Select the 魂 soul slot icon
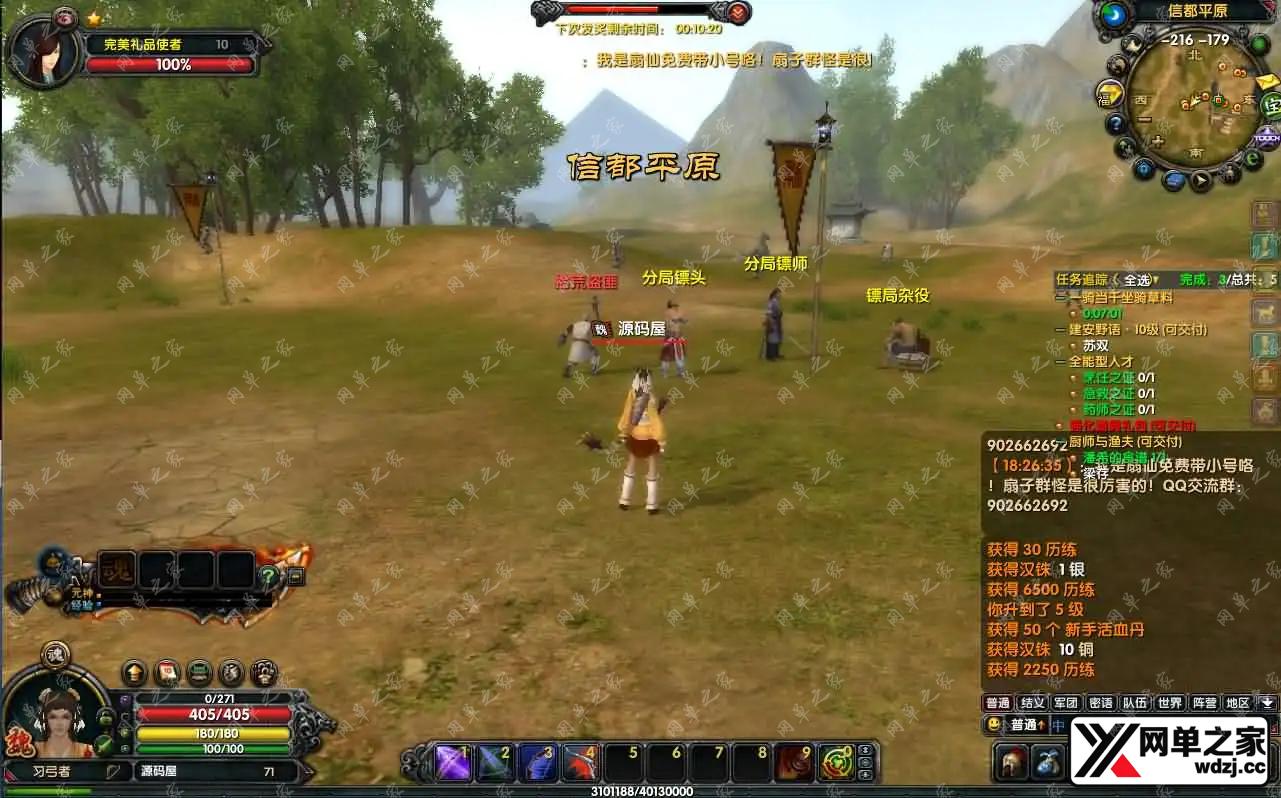This screenshot has height=798, width=1281. (x=116, y=570)
